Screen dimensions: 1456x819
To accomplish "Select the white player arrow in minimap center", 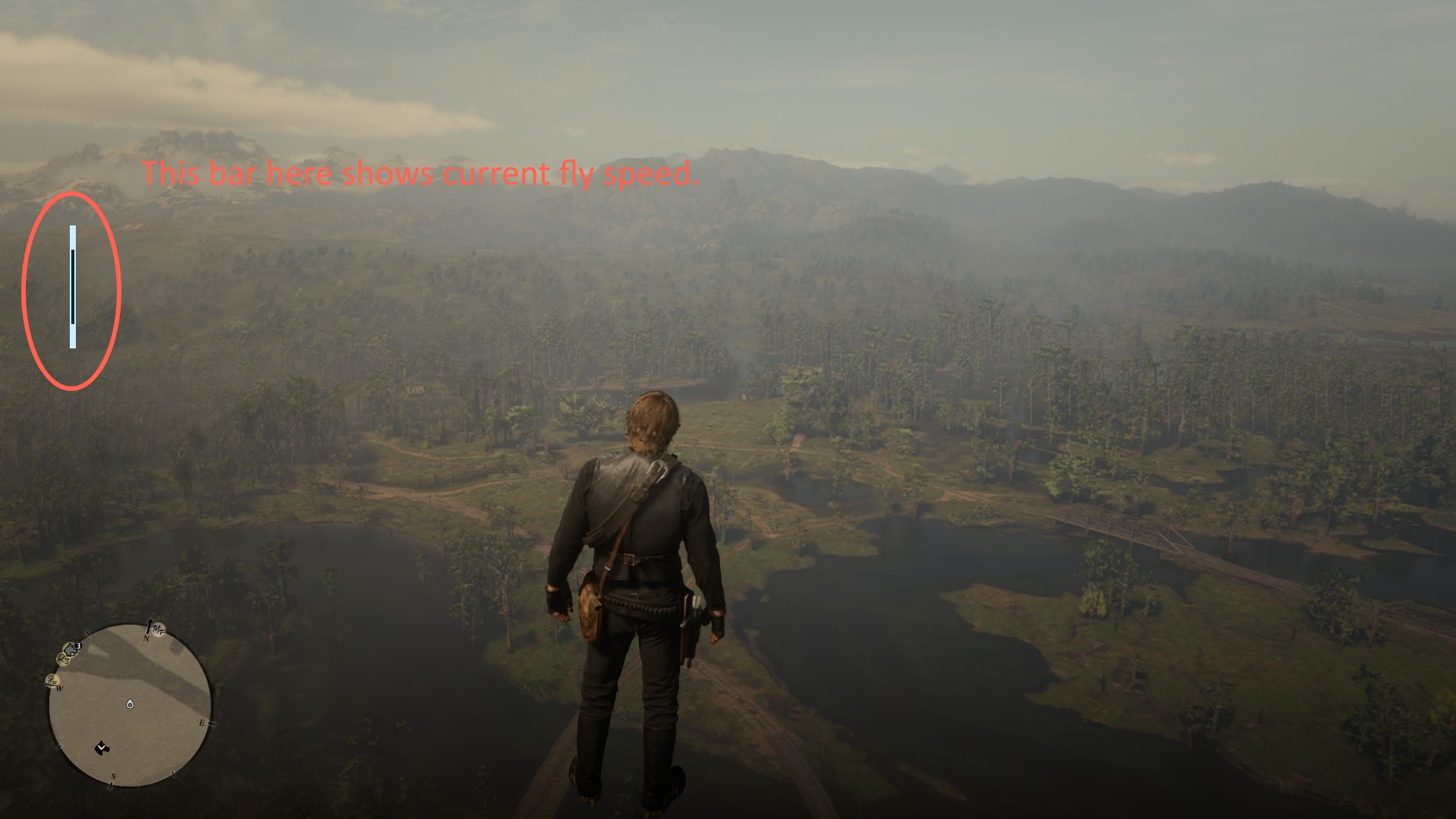I will click(x=130, y=704).
